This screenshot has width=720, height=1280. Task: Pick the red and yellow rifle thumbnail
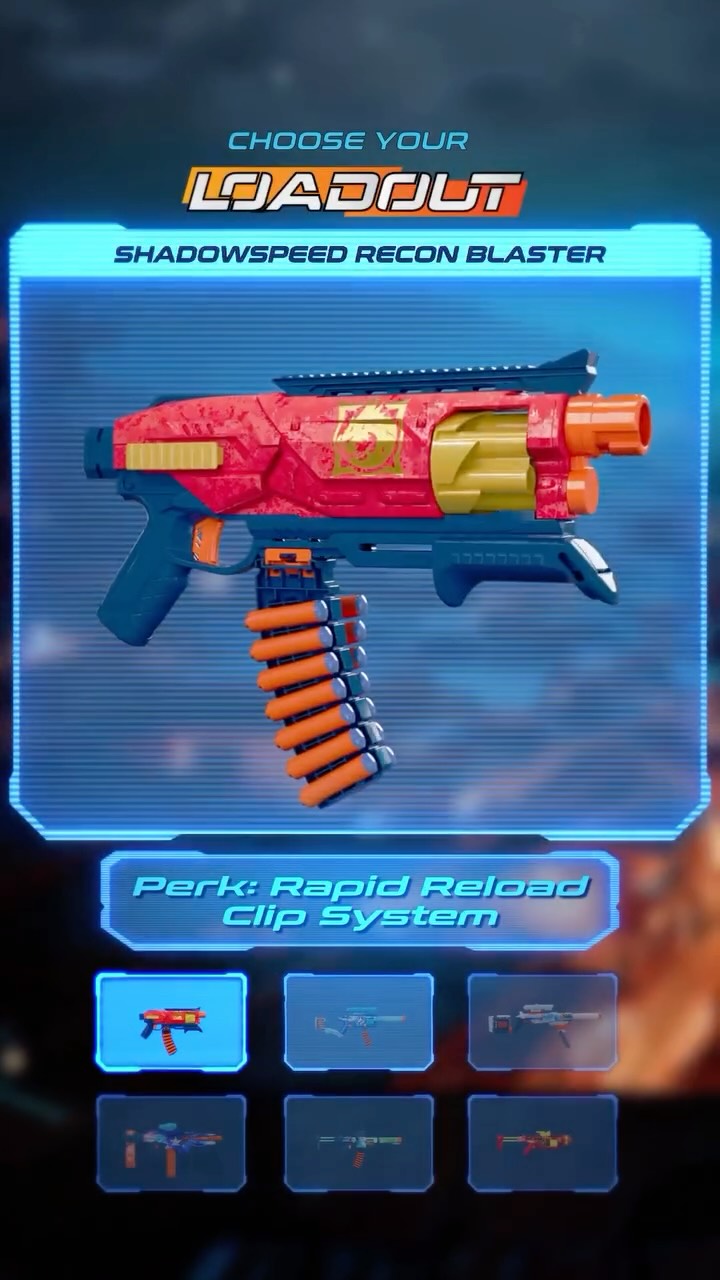[x=542, y=1142]
